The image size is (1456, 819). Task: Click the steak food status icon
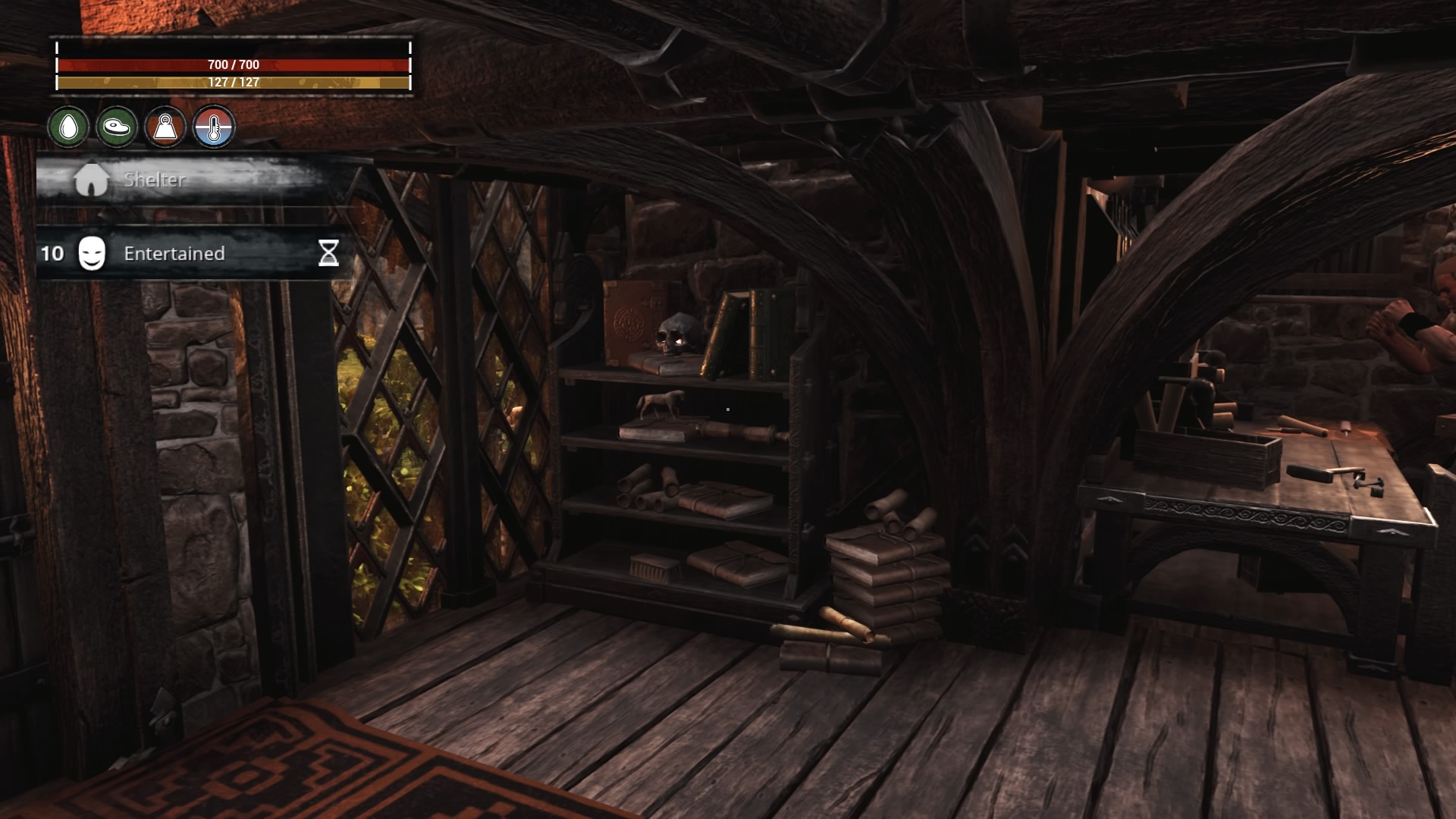click(118, 127)
